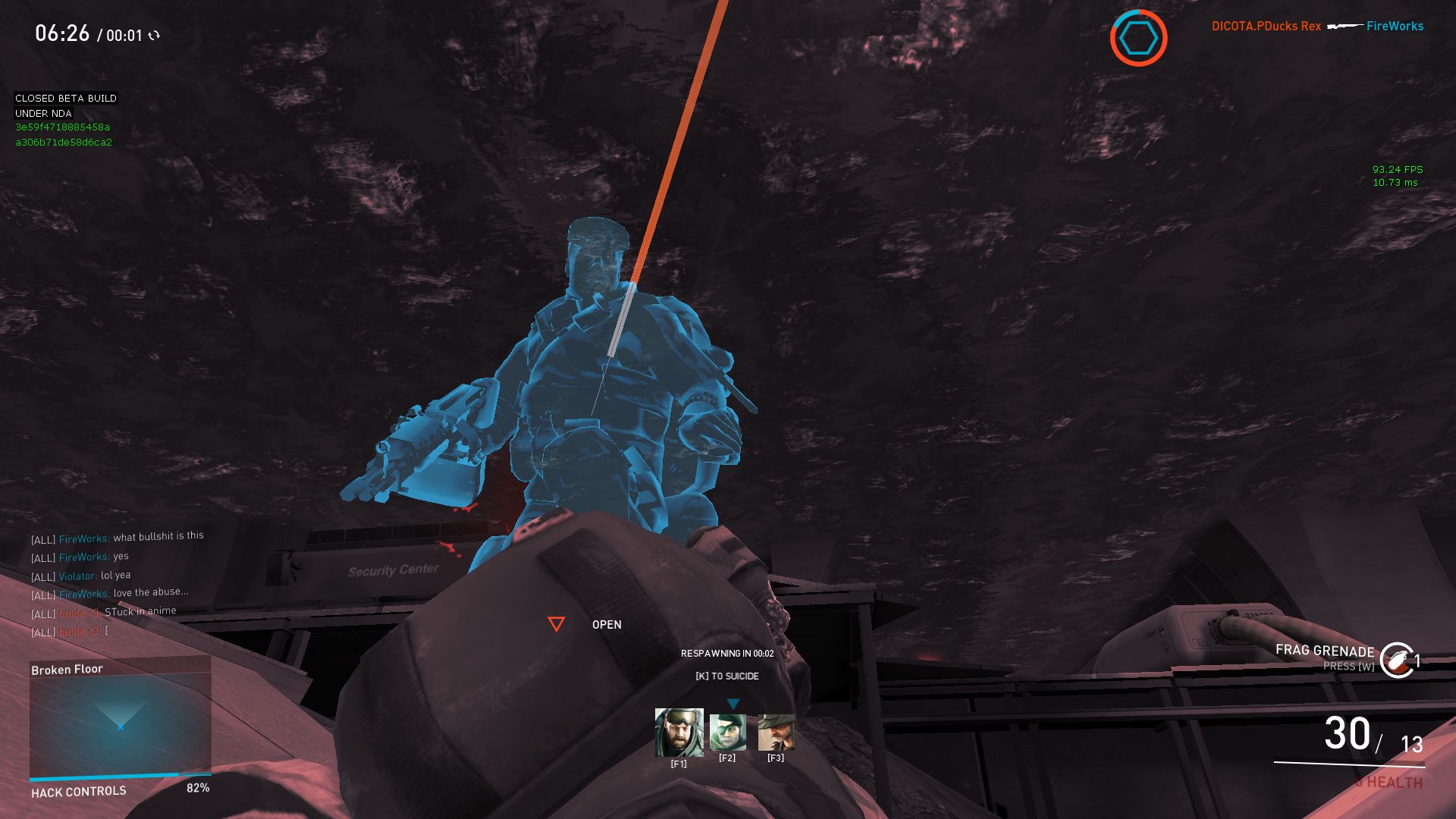The width and height of the screenshot is (1456, 819).
Task: Click the hexagon objective status icon
Action: click(1138, 38)
